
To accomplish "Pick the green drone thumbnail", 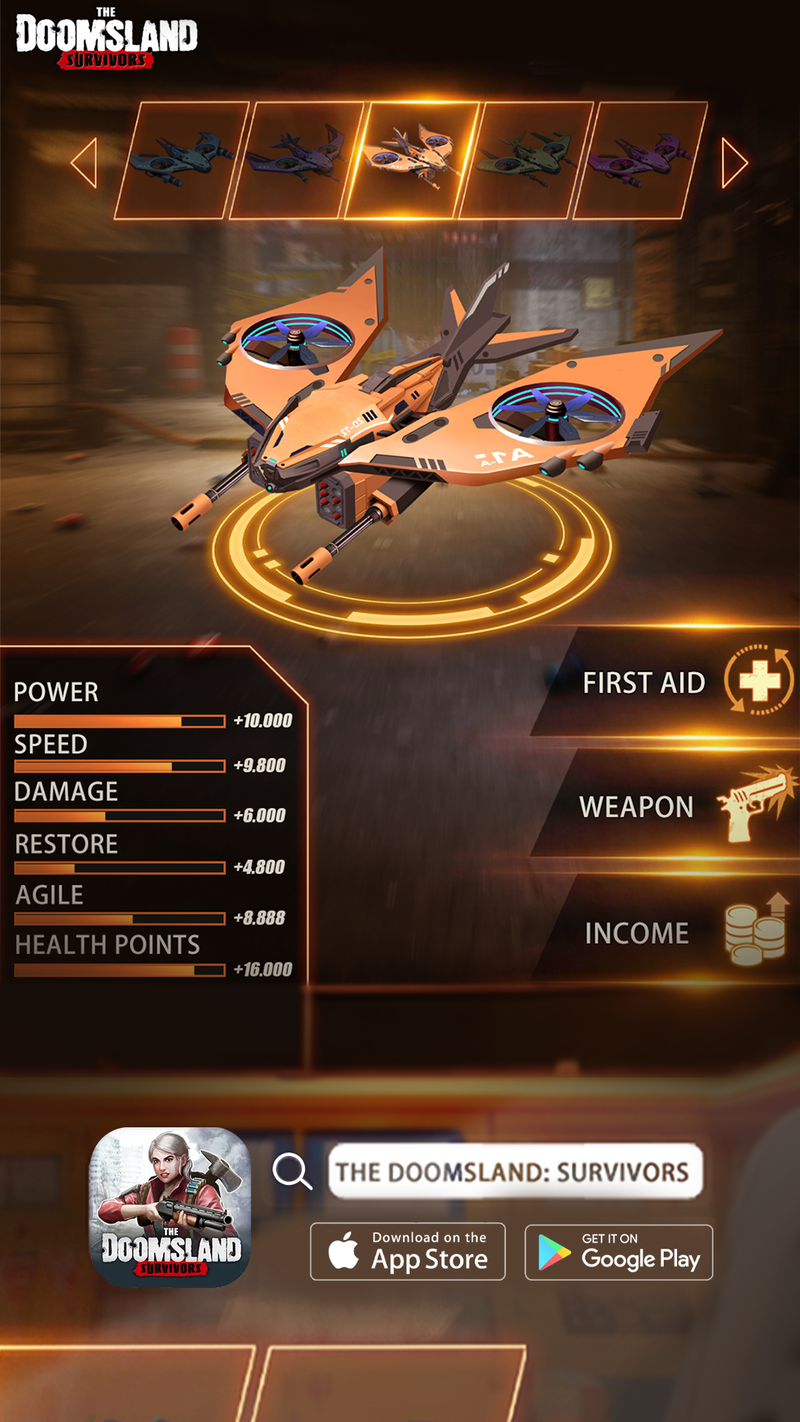I will 526,160.
